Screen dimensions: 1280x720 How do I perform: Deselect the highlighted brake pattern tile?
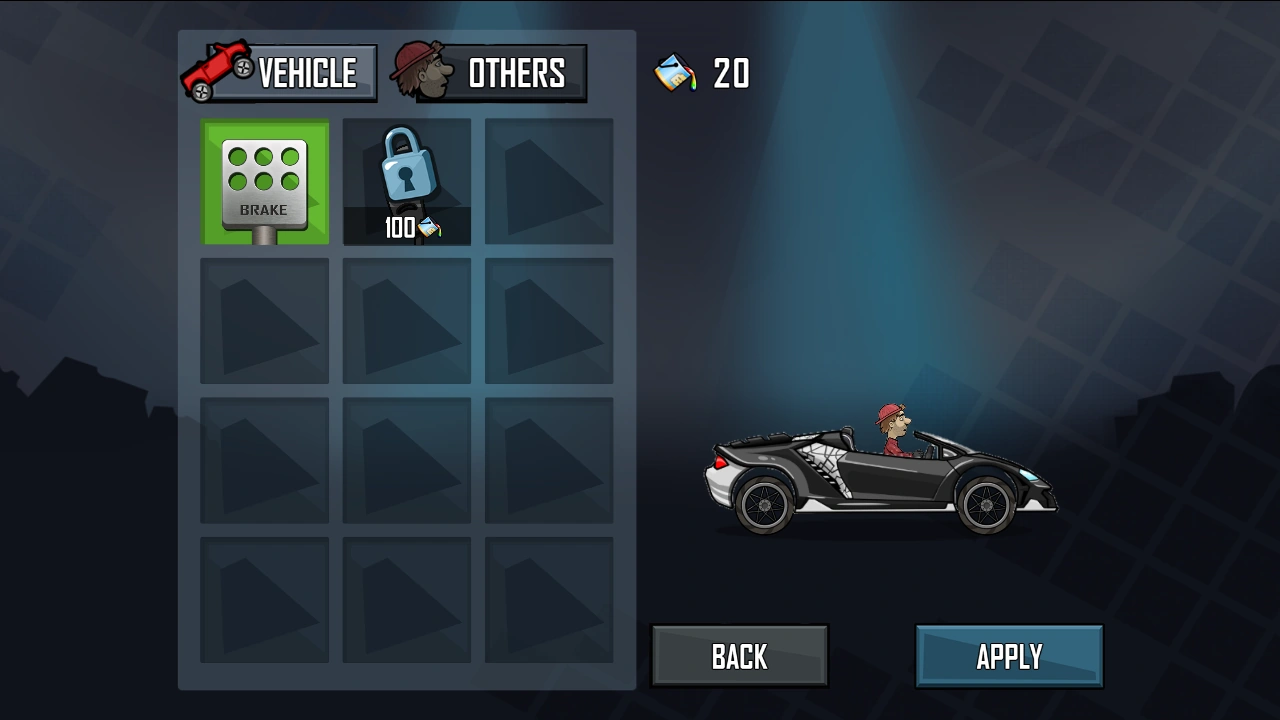click(264, 180)
